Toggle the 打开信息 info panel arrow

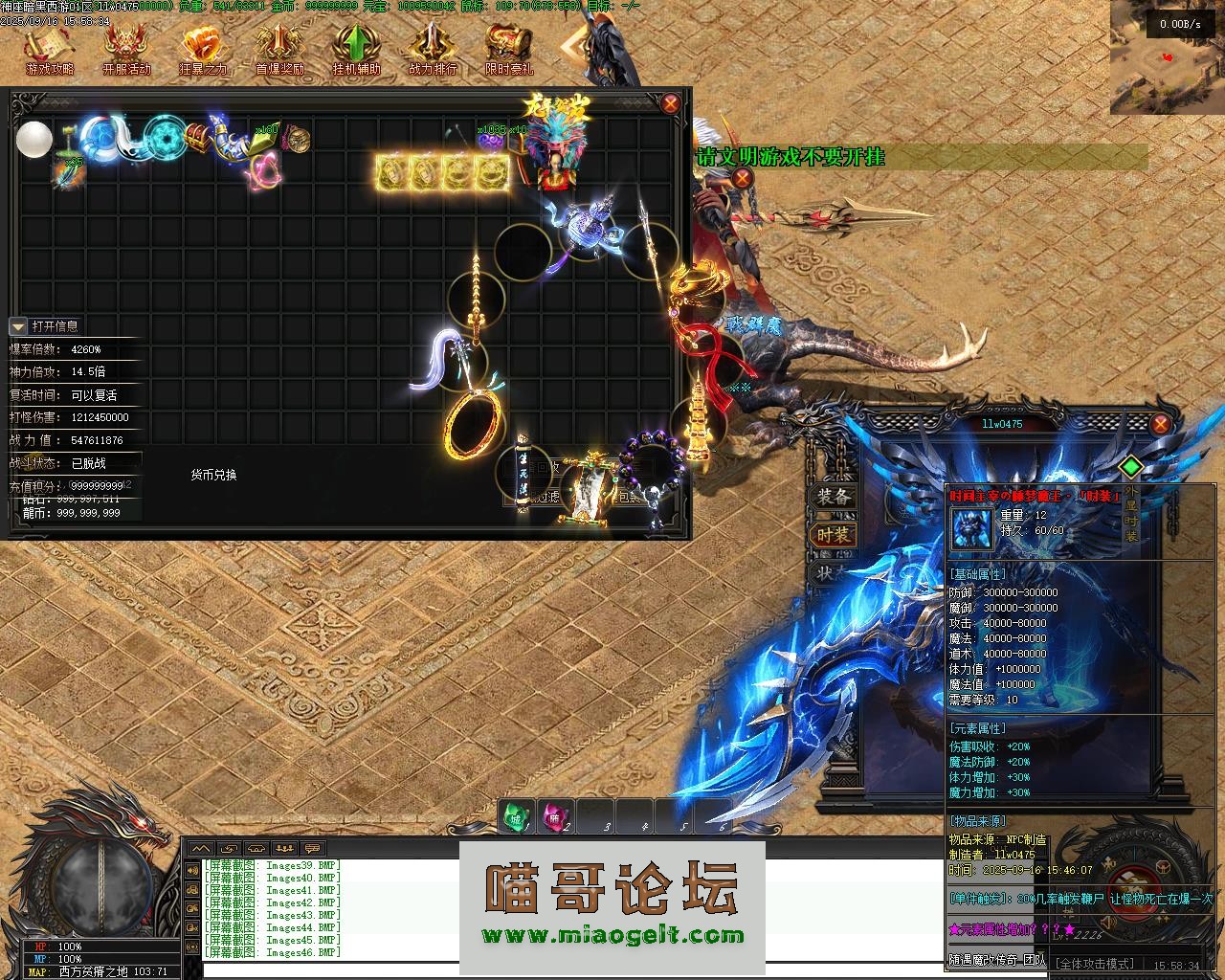point(18,326)
